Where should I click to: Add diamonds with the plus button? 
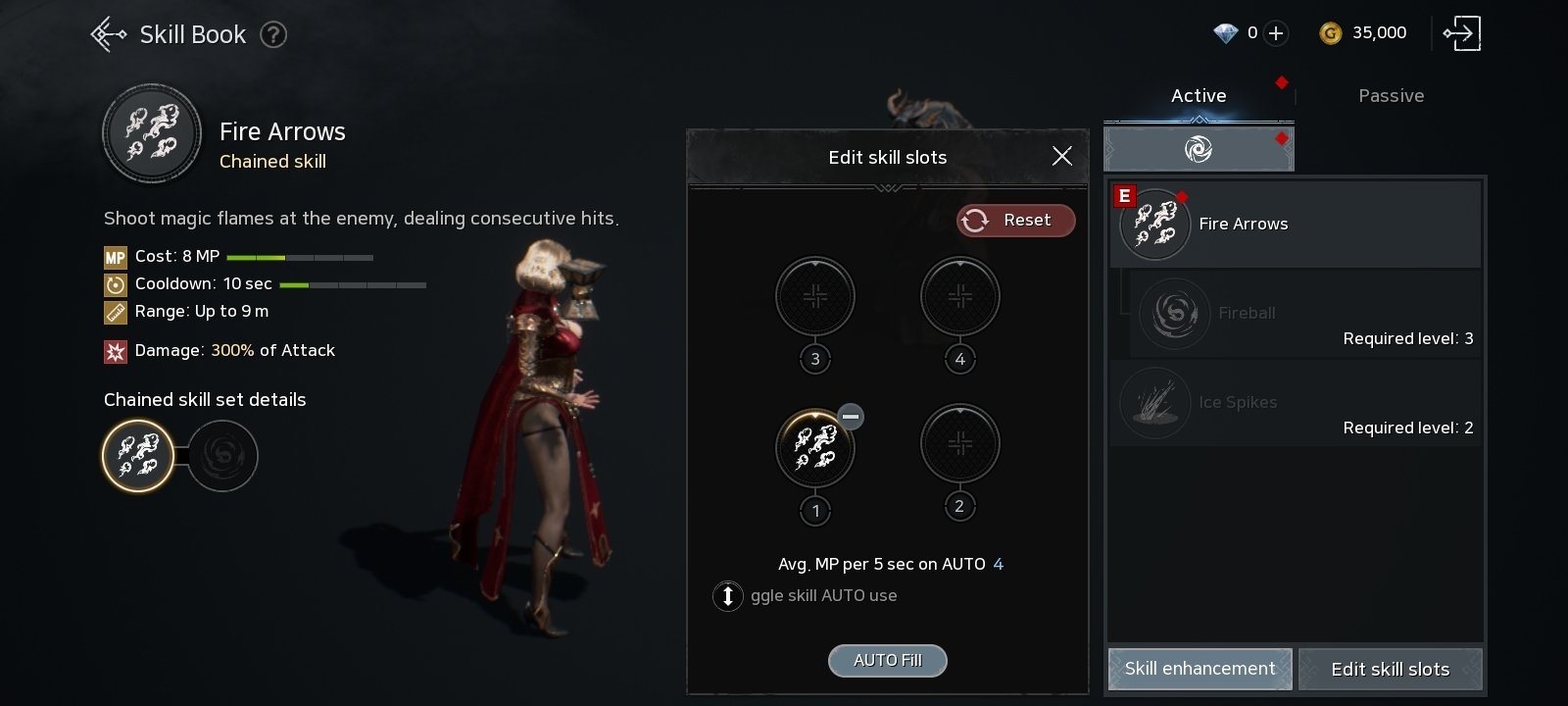pos(1276,33)
